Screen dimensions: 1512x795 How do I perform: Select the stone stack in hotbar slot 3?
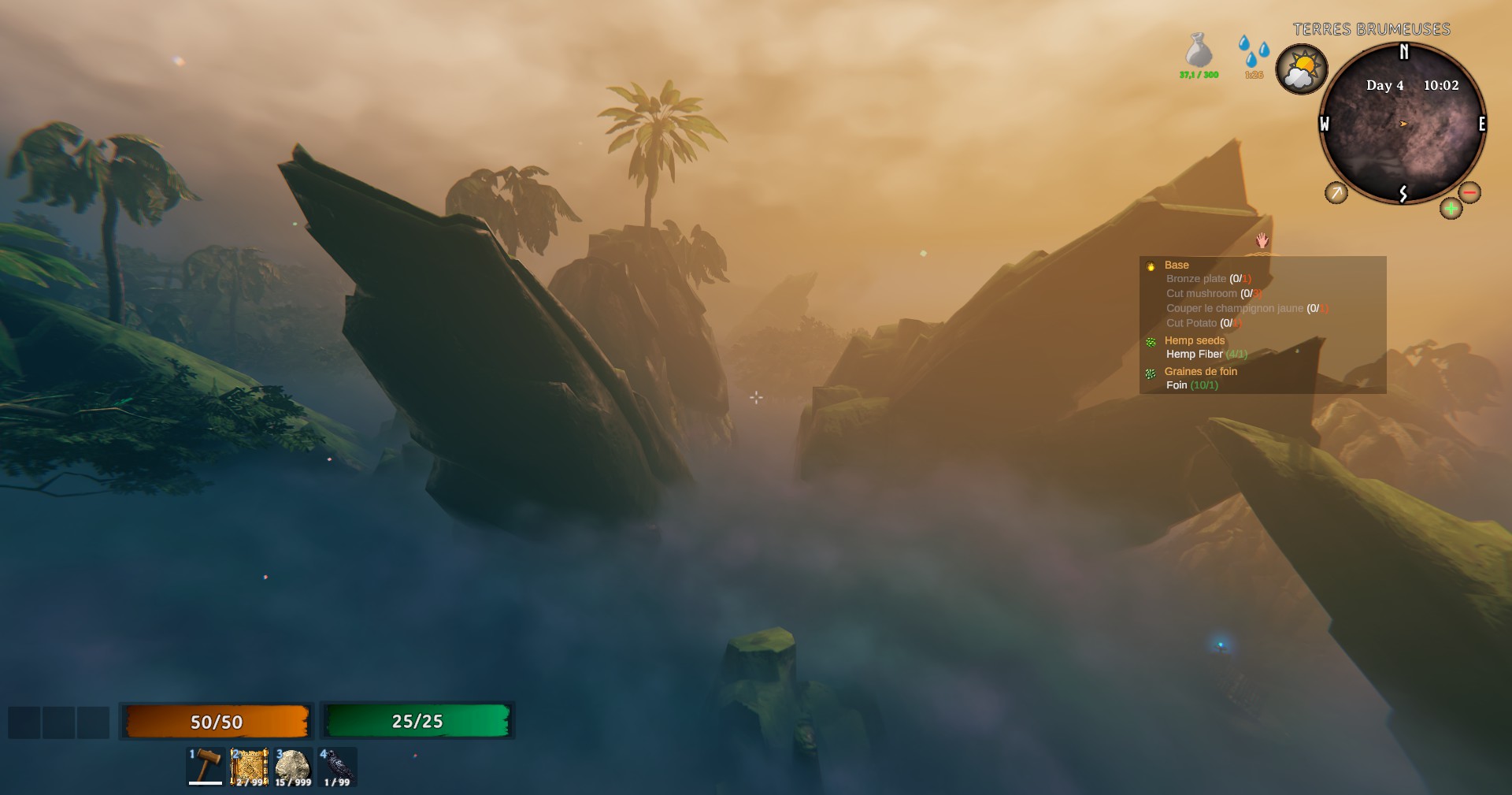(292, 767)
